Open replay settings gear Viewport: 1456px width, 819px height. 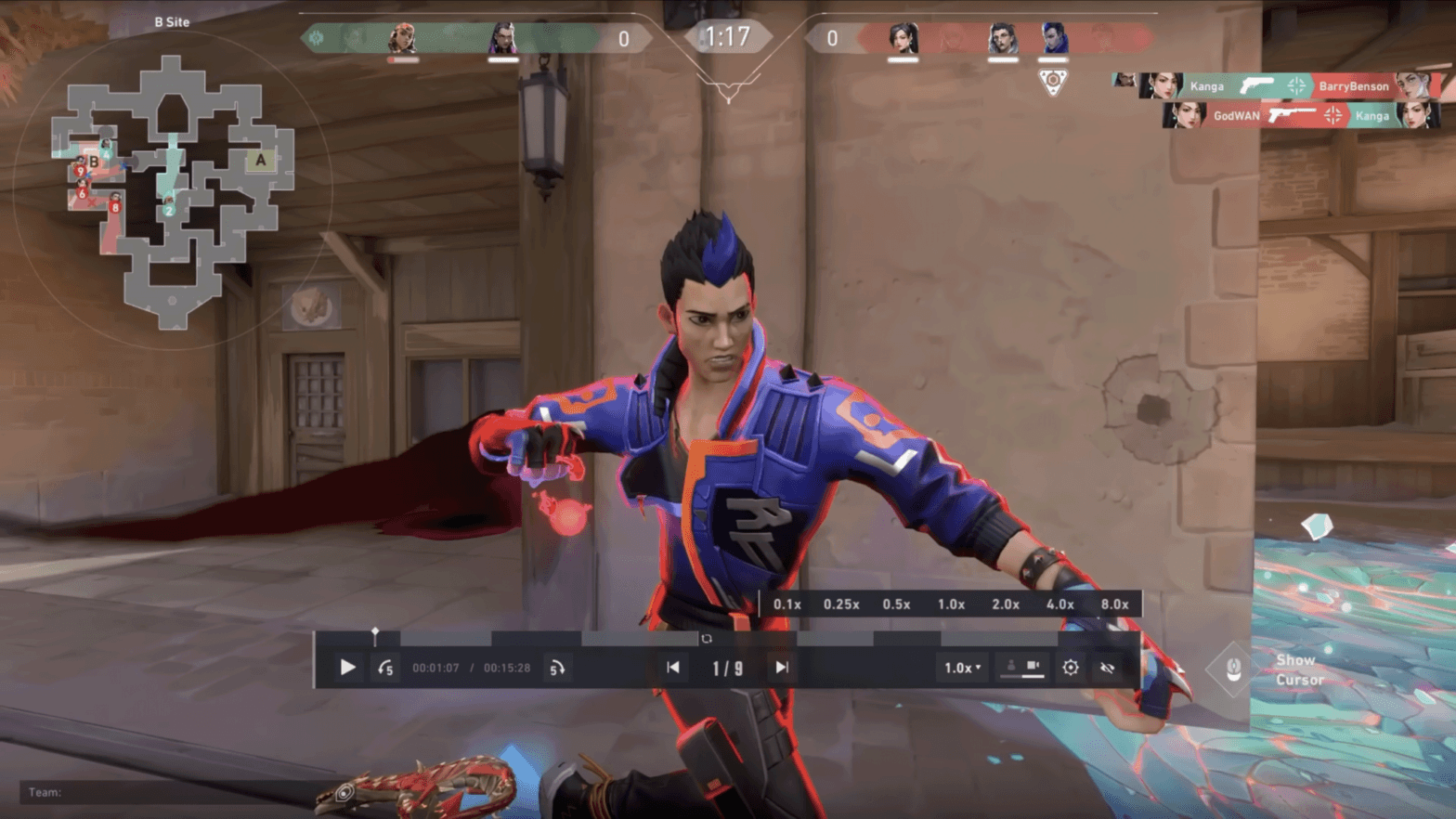1071,668
